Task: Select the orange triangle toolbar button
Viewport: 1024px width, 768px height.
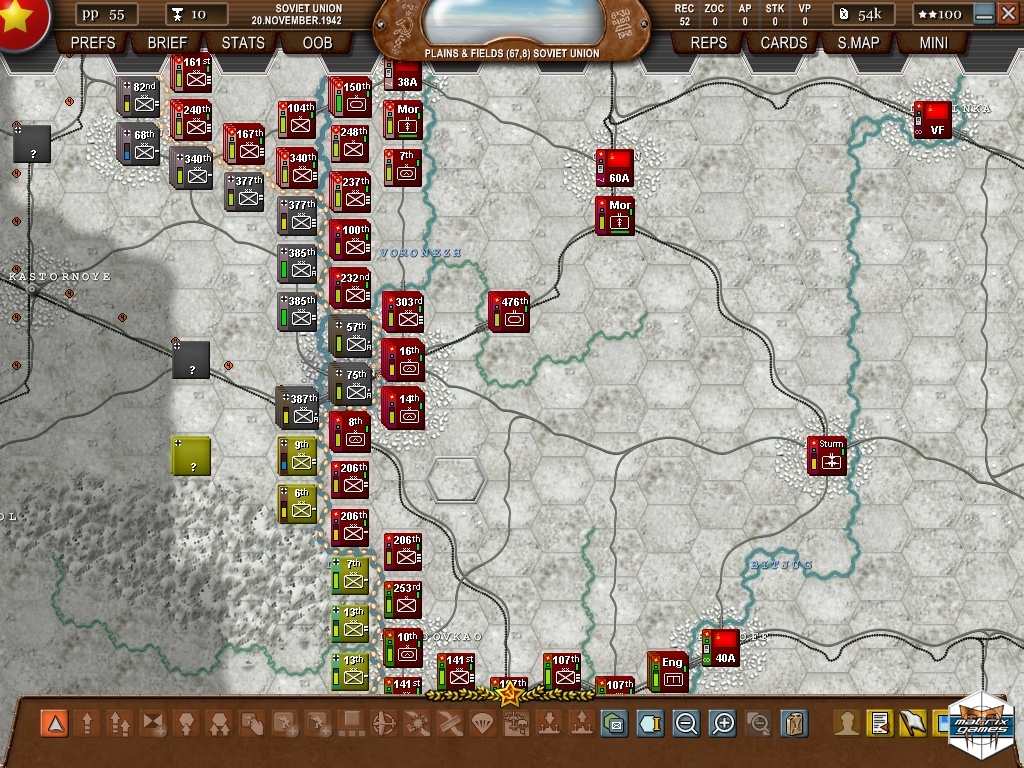Action: 55,723
